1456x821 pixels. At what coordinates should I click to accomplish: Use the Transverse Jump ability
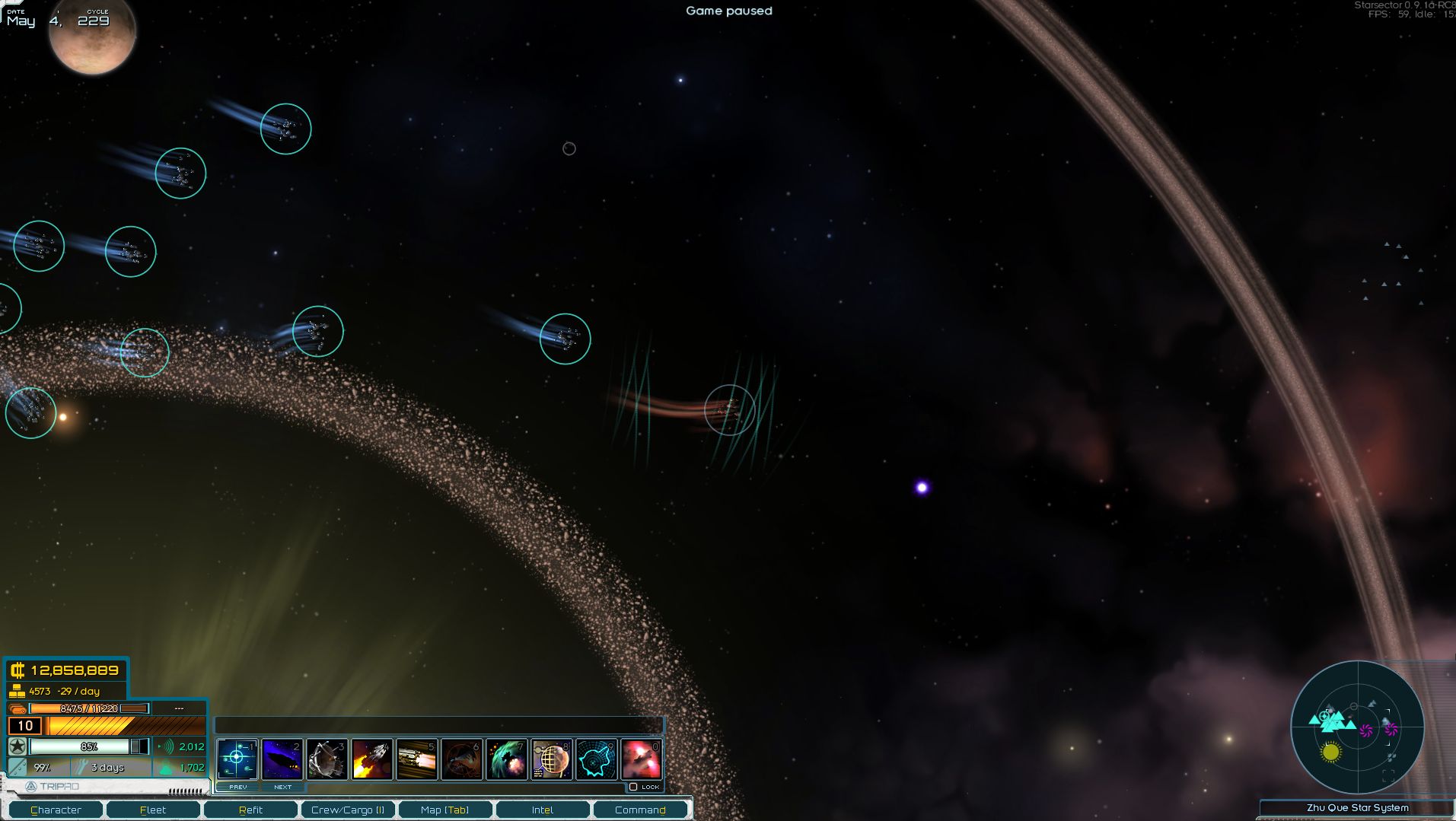(x=508, y=758)
